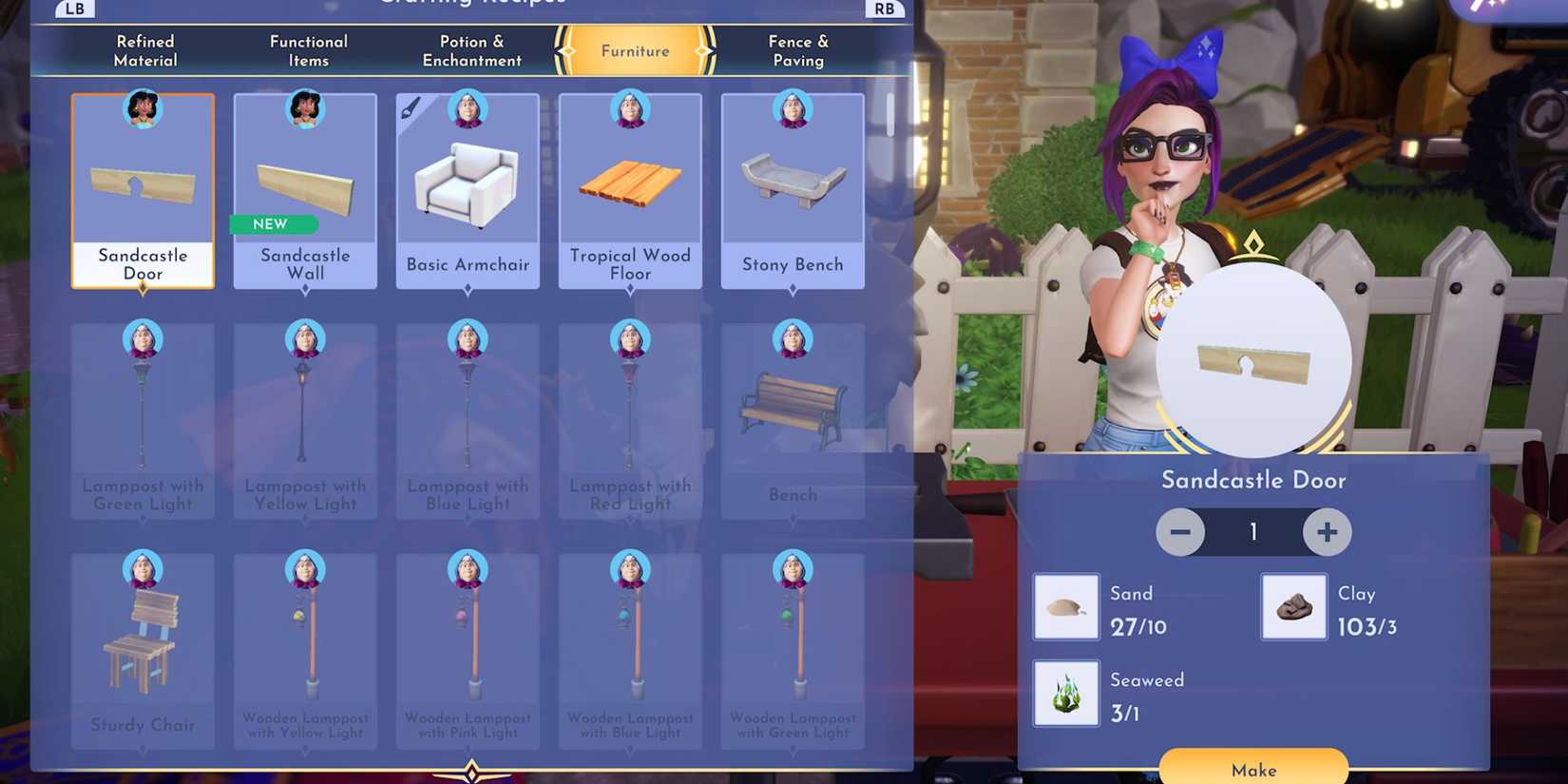This screenshot has width=1568, height=784.
Task: Decrease quantity with the minus button
Action: coord(1180,532)
